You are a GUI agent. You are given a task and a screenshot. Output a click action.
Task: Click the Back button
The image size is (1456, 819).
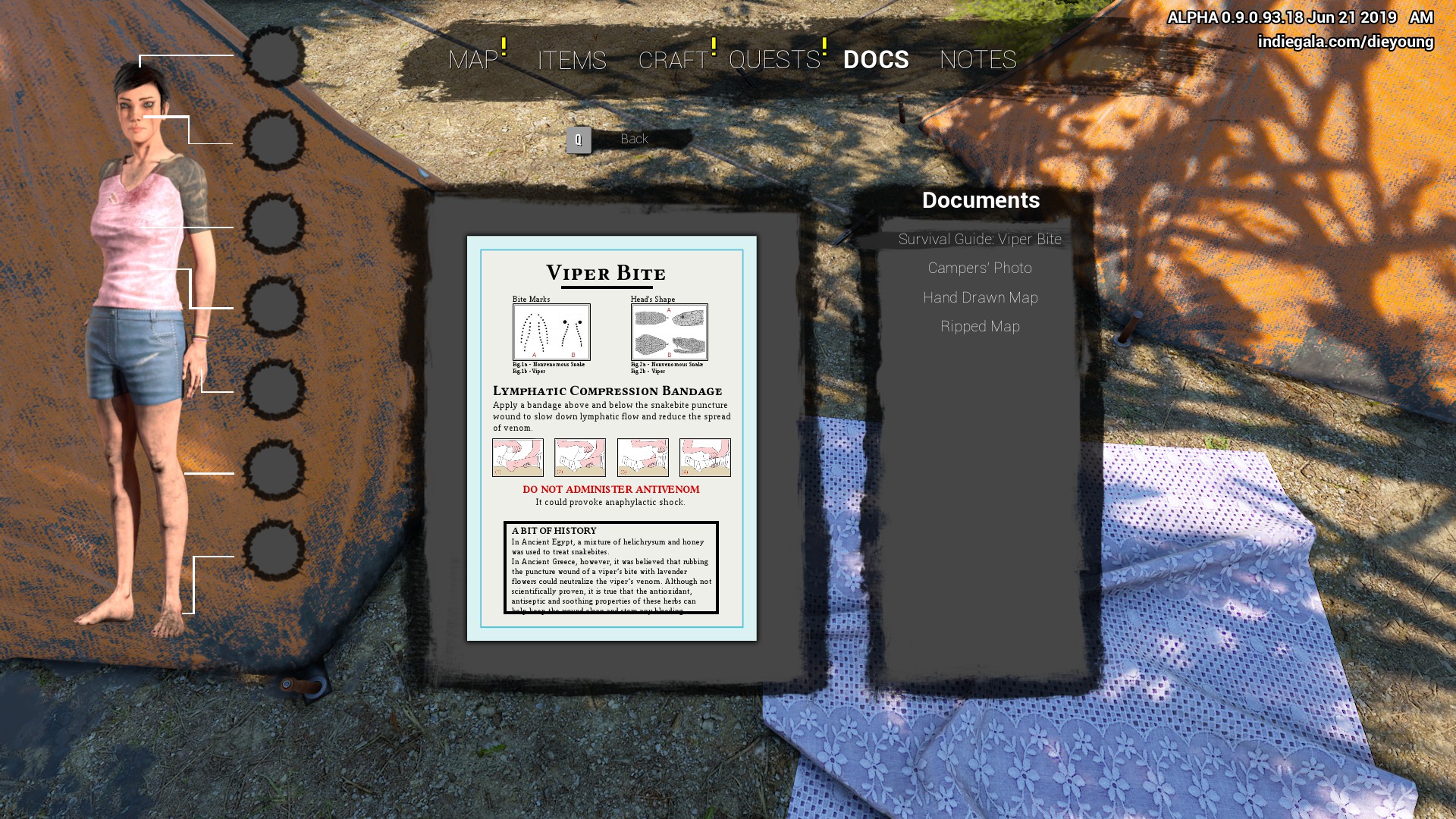coord(633,140)
